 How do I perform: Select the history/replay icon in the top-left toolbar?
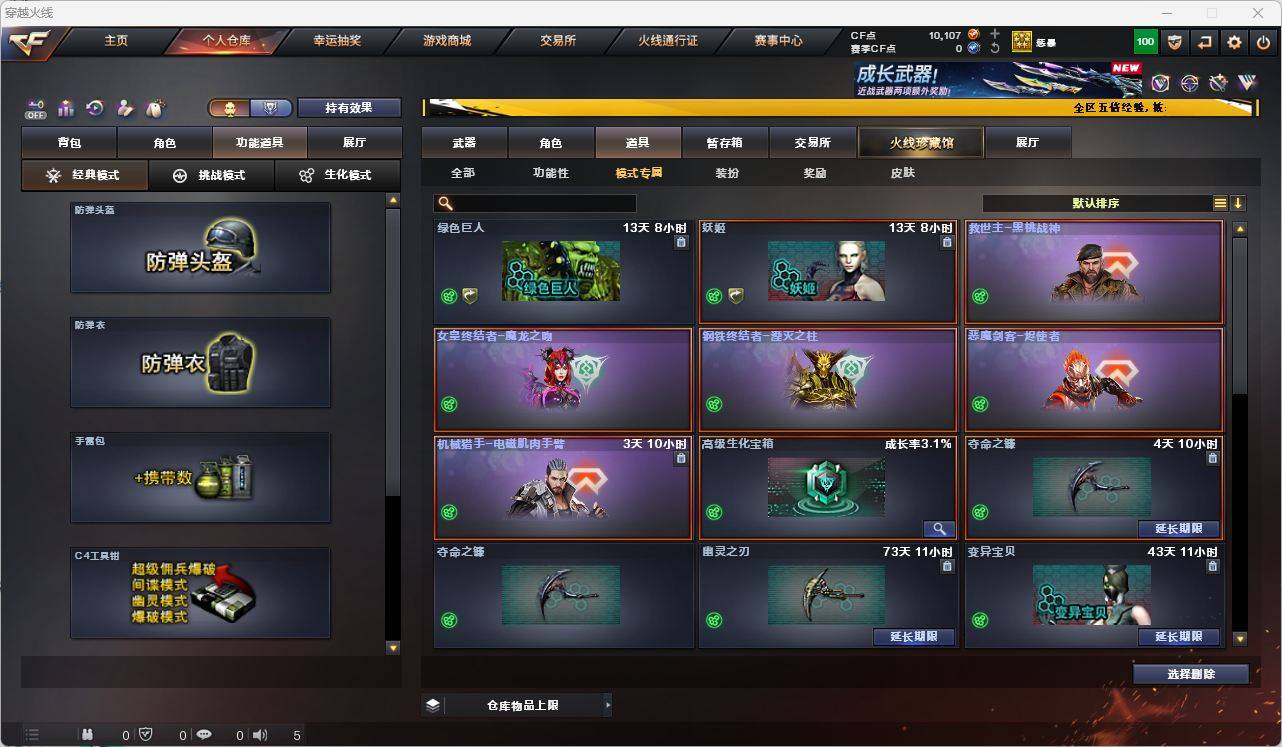click(x=94, y=108)
